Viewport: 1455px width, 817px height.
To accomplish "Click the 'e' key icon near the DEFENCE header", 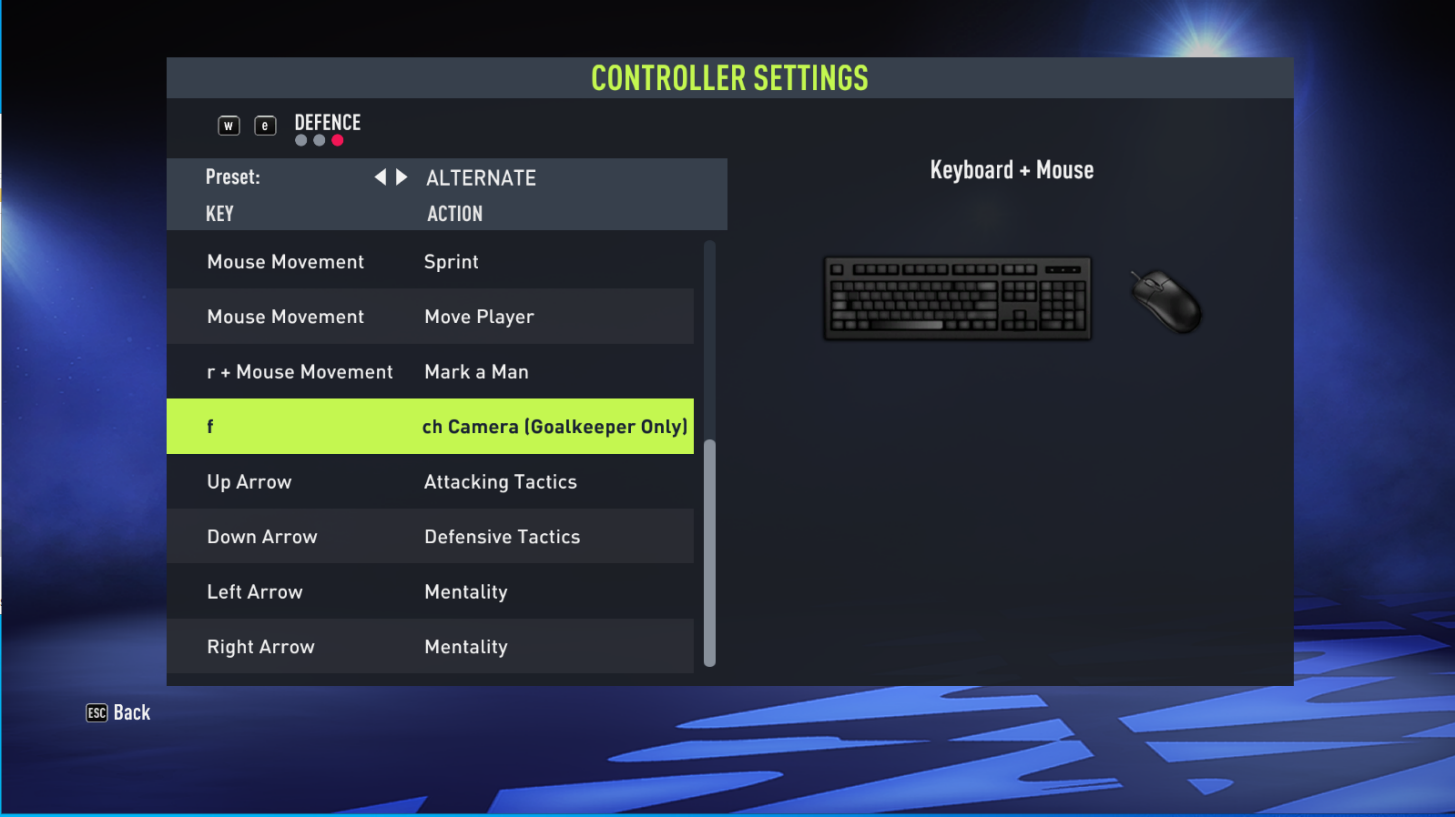I will coord(265,125).
